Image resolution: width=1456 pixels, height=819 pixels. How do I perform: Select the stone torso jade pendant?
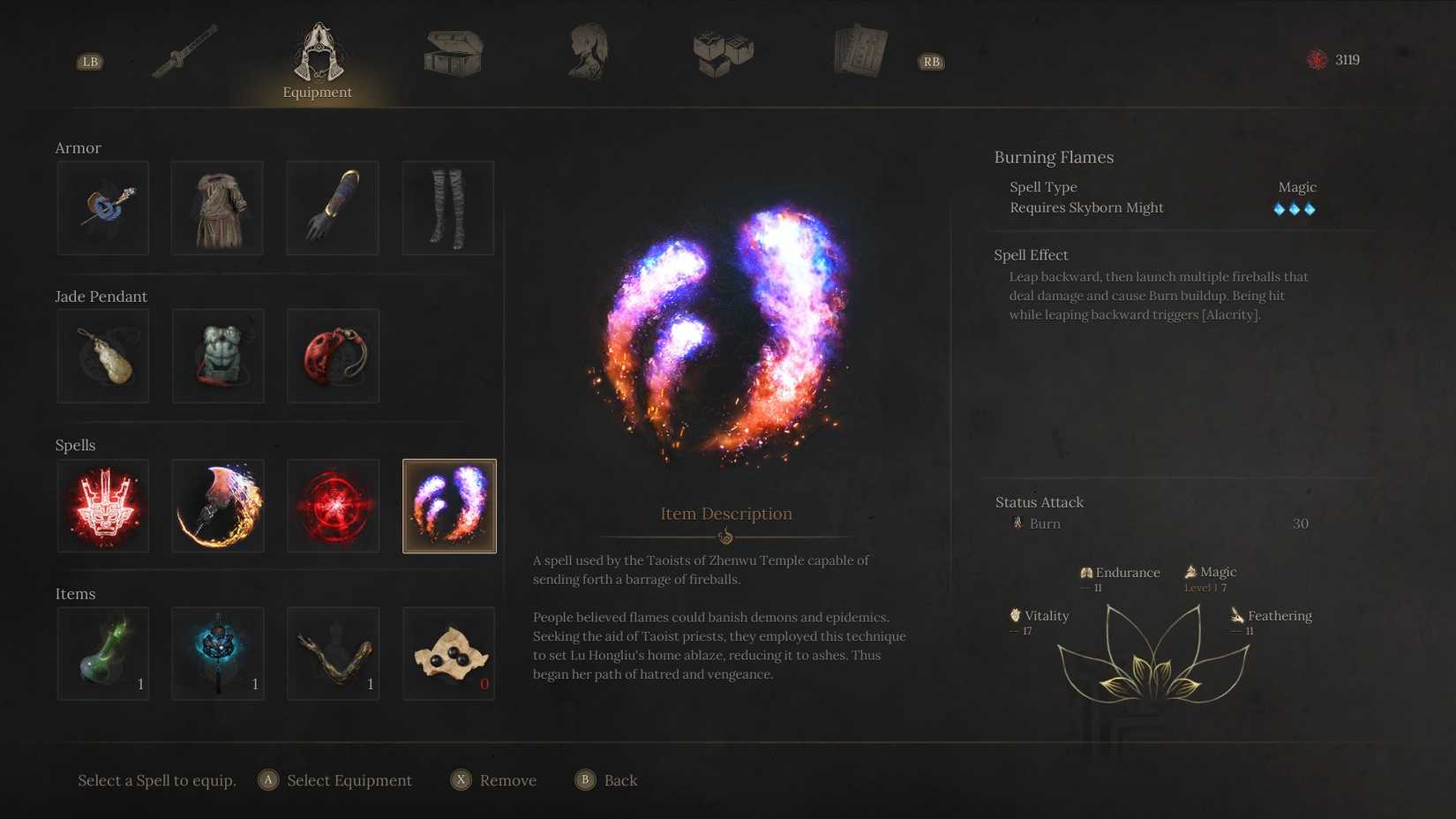click(x=217, y=356)
